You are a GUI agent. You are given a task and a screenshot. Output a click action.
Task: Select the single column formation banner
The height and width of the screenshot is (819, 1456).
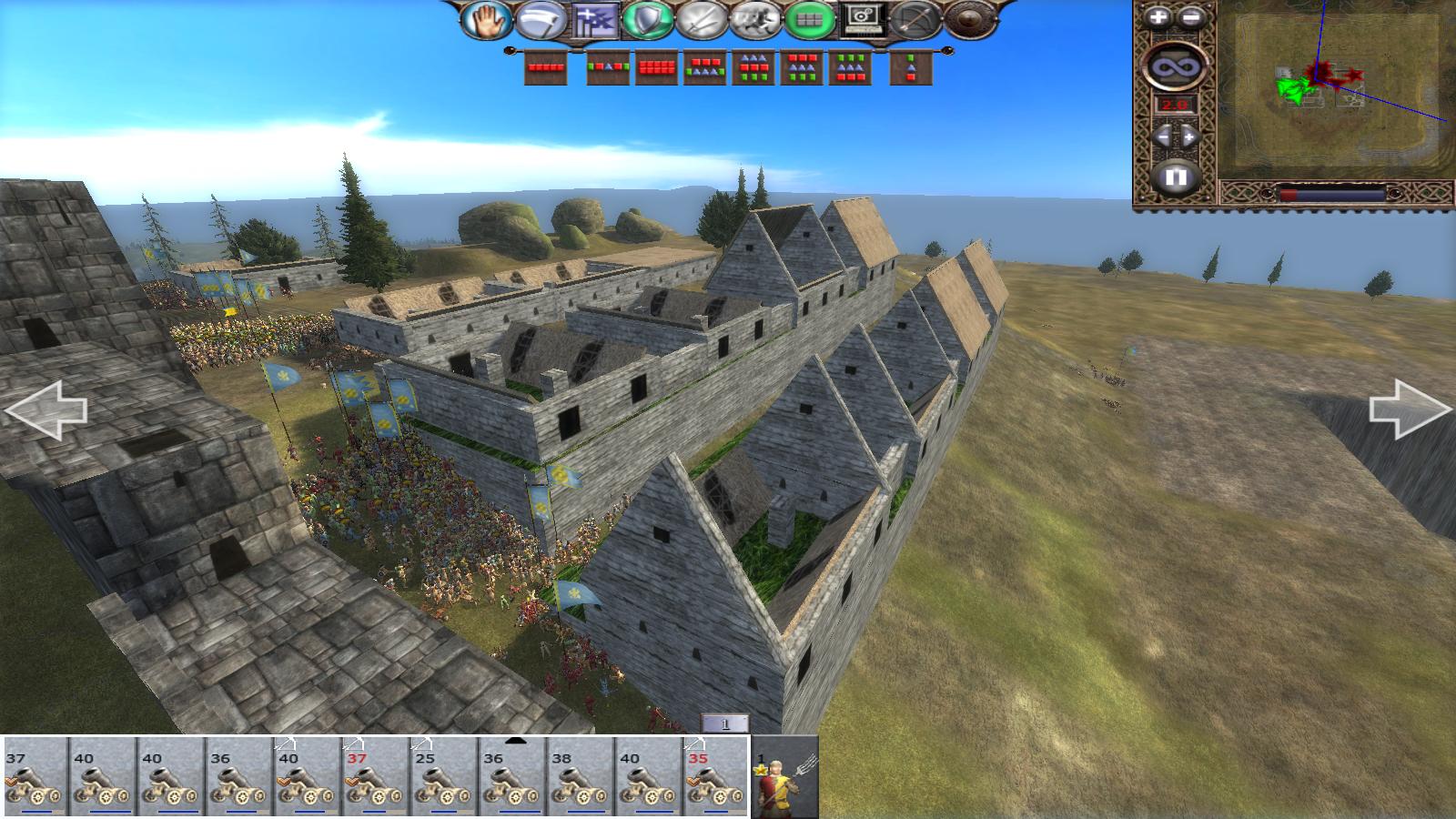pos(911,68)
